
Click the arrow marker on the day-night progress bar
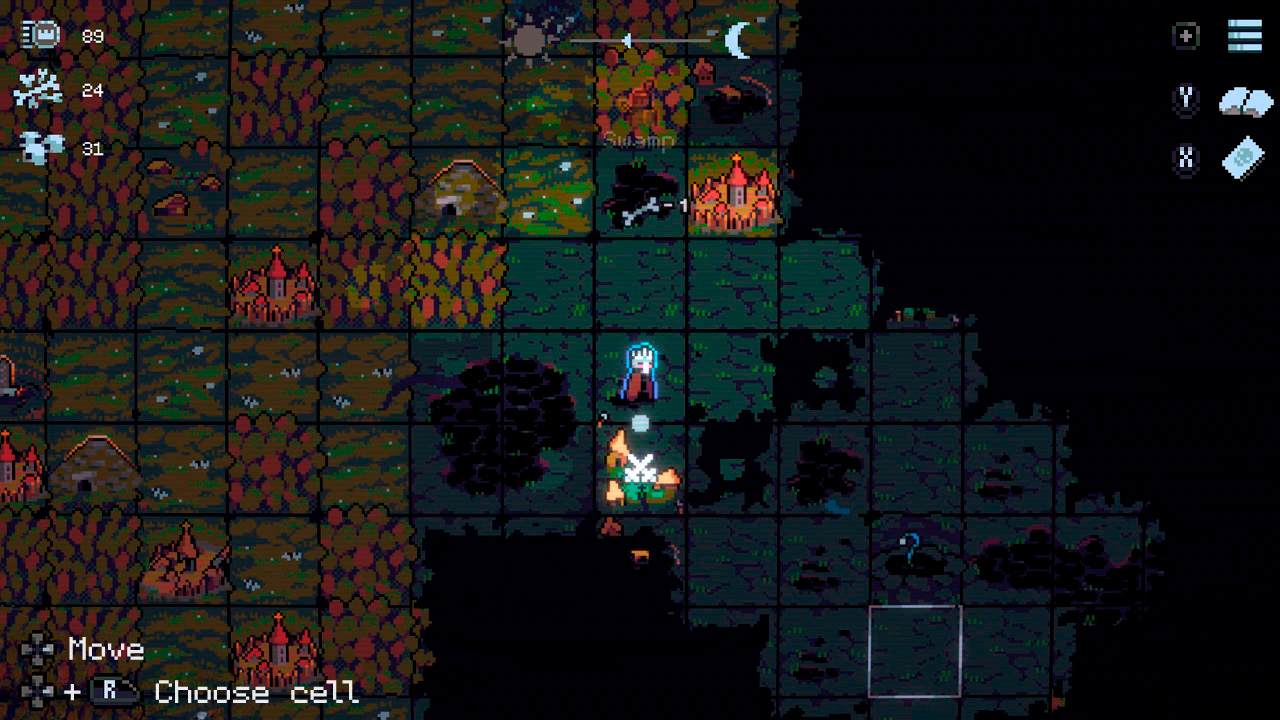point(625,40)
